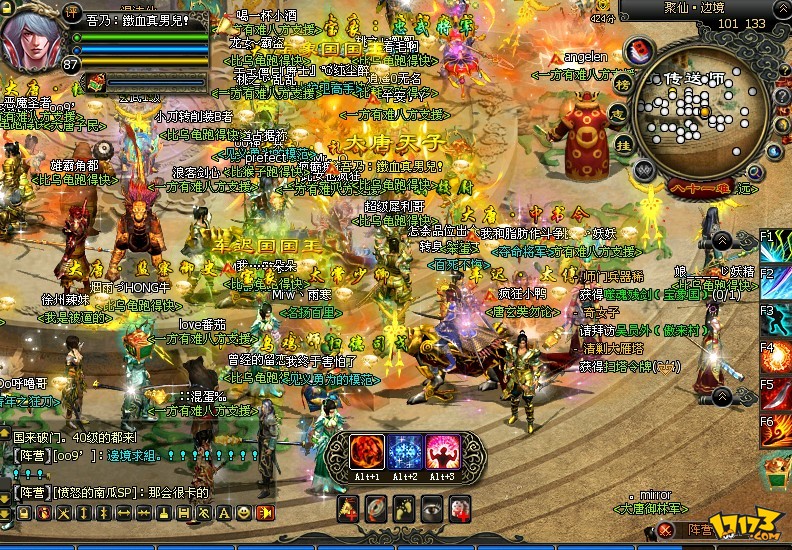Use the F1 skill slot
The height and width of the screenshot is (550, 792).
point(778,250)
